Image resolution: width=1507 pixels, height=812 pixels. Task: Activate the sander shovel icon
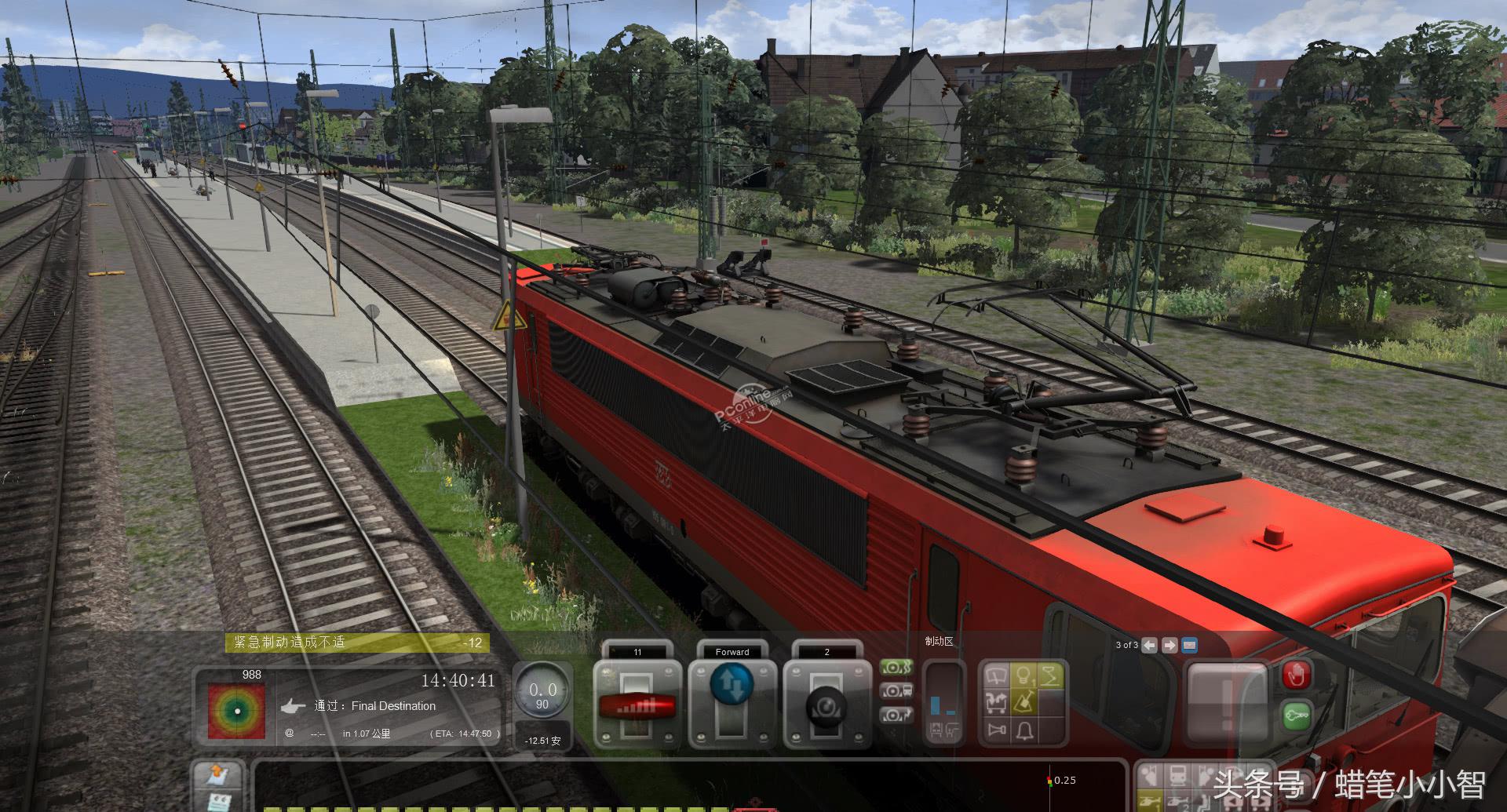click(x=1024, y=702)
